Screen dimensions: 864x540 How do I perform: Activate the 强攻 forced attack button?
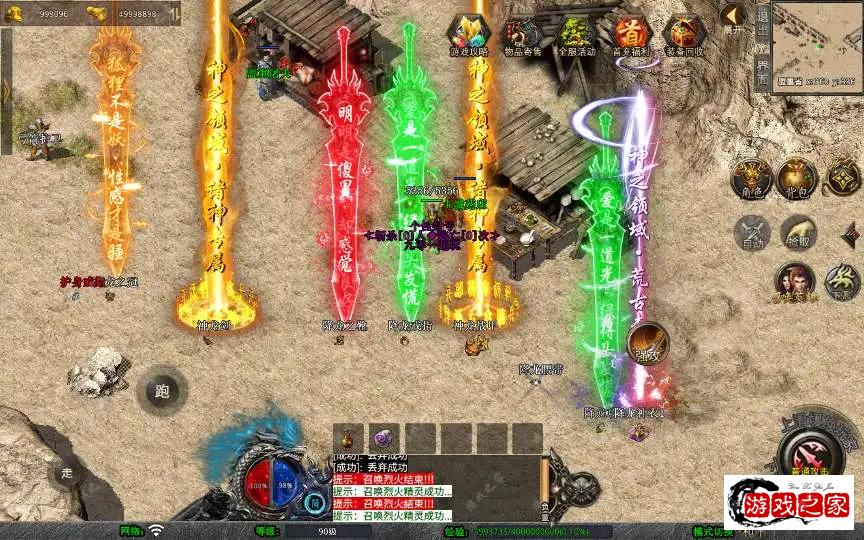tap(648, 342)
